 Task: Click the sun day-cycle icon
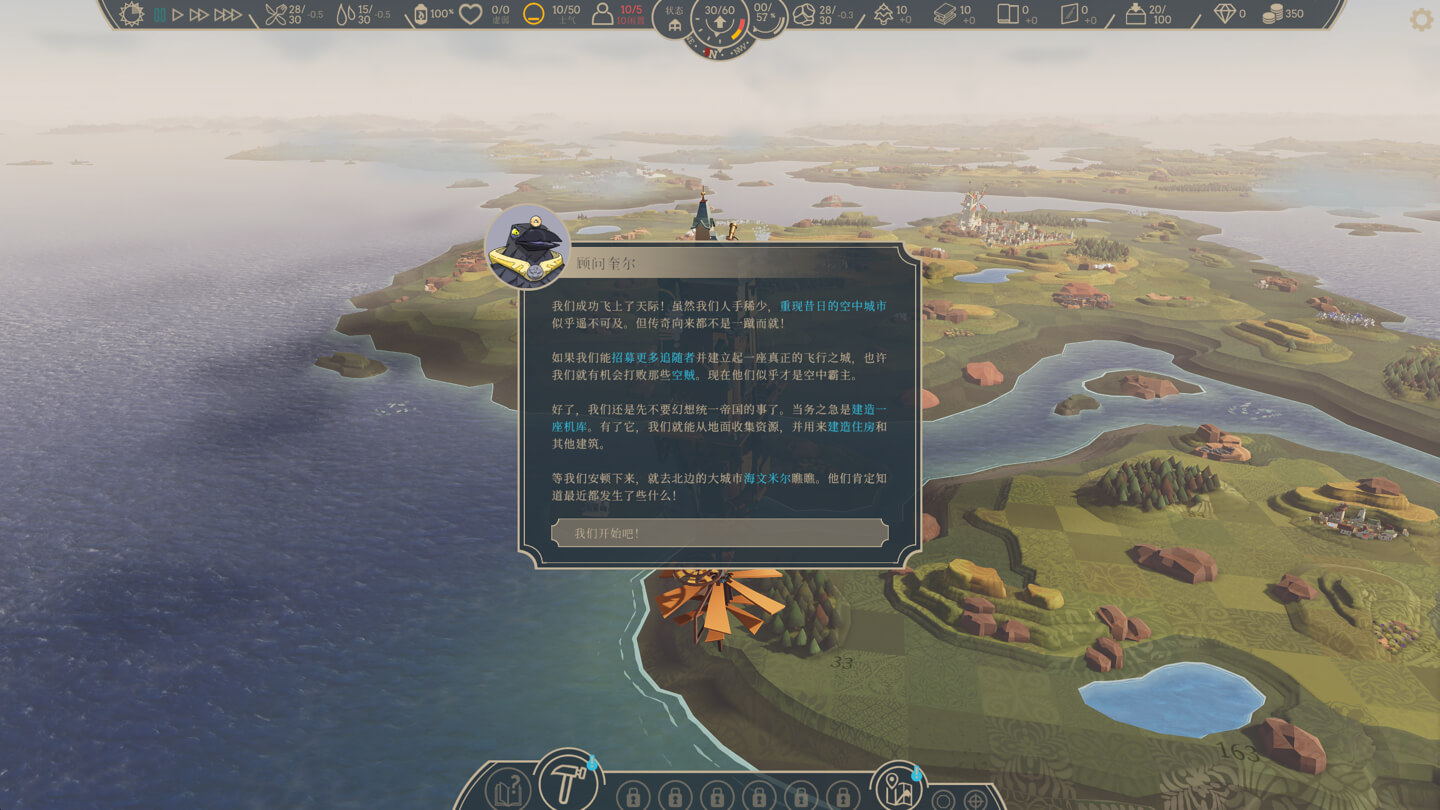(x=132, y=14)
